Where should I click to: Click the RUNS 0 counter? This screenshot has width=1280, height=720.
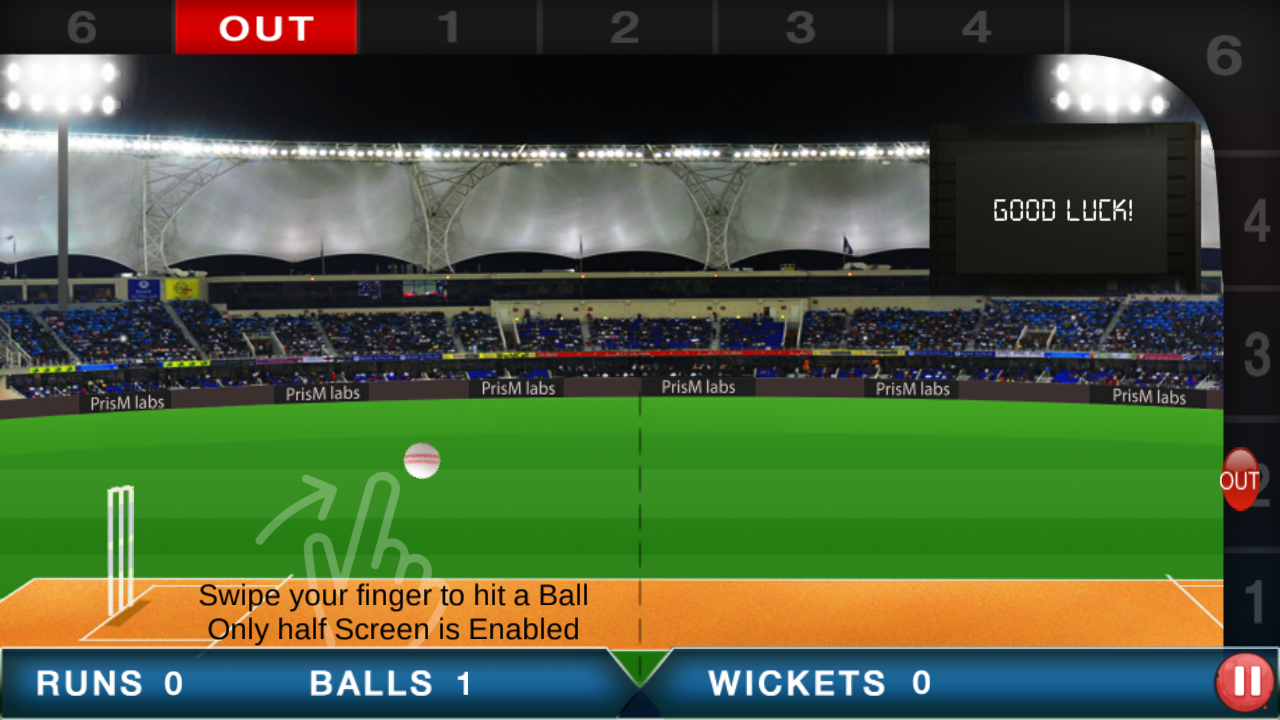click(105, 683)
